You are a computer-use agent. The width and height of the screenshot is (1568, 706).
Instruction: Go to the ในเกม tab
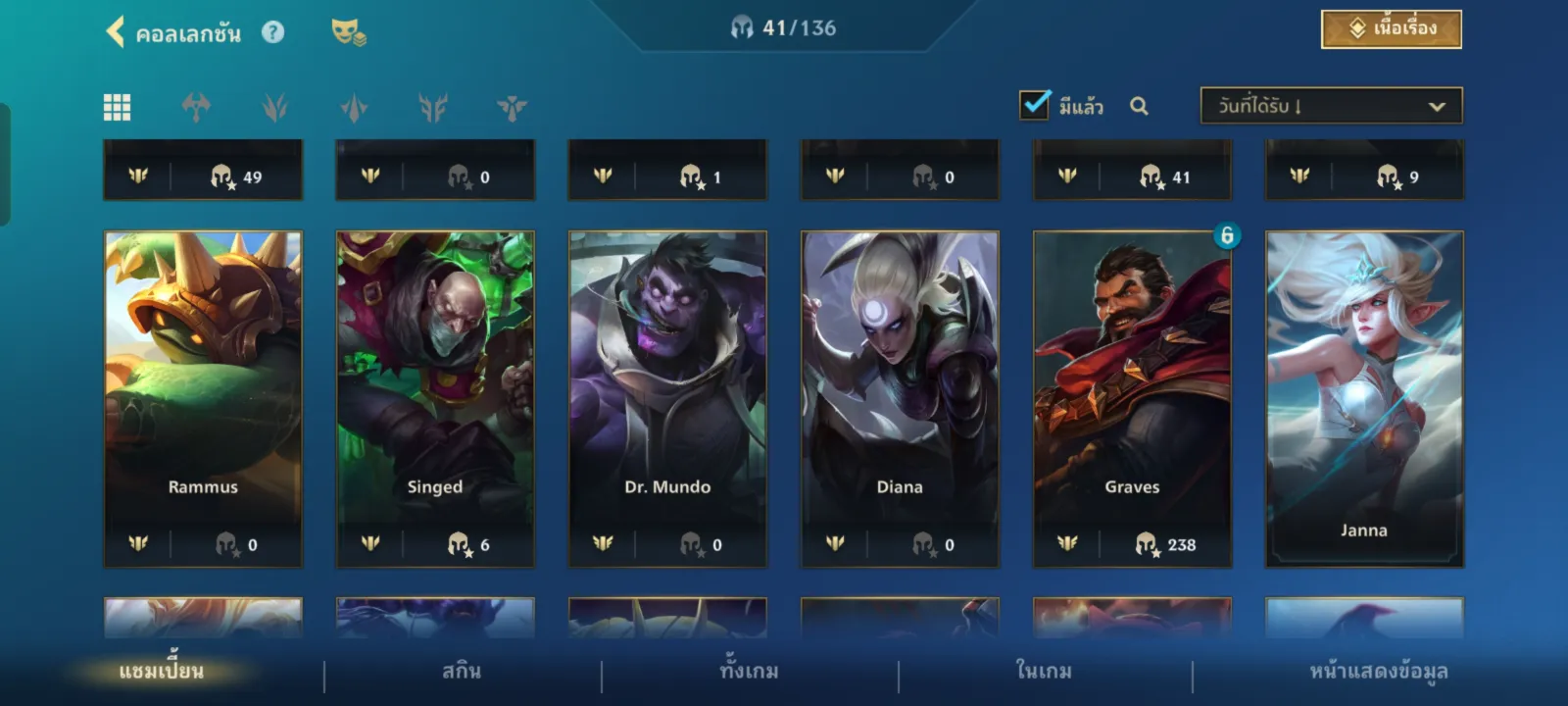pyautogui.click(x=1044, y=672)
